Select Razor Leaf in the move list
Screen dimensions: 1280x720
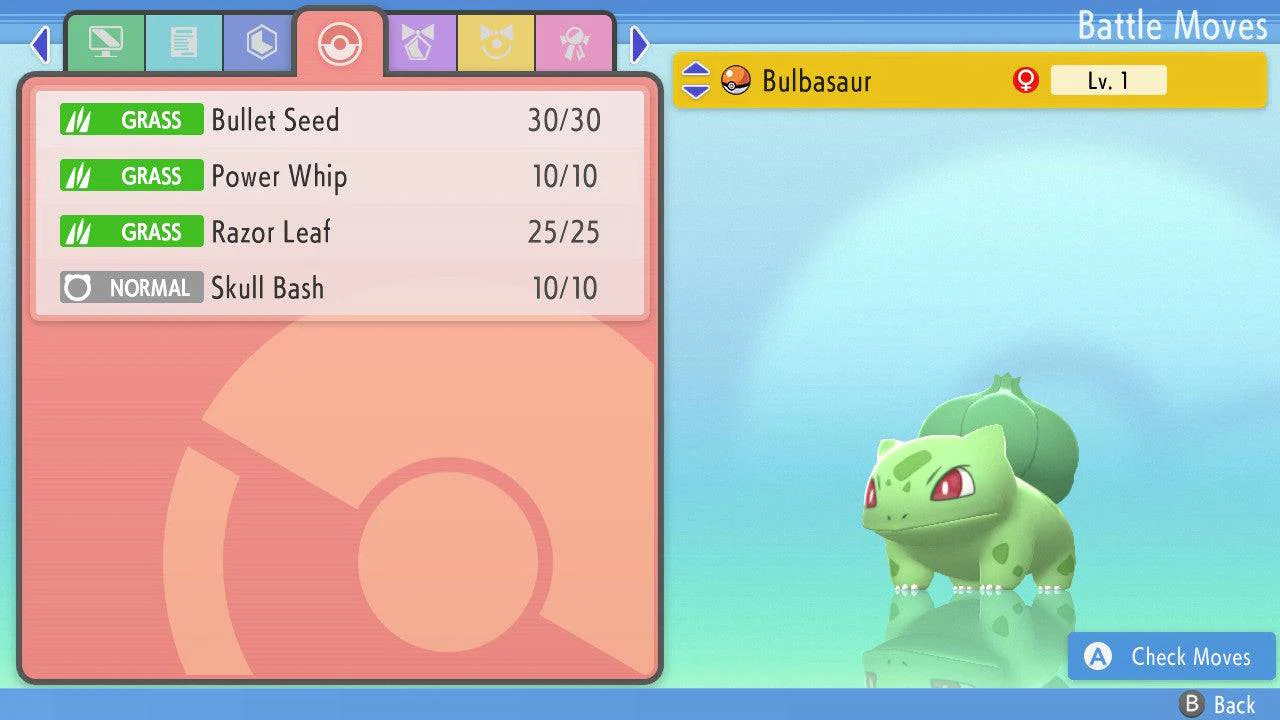pyautogui.click(x=340, y=232)
